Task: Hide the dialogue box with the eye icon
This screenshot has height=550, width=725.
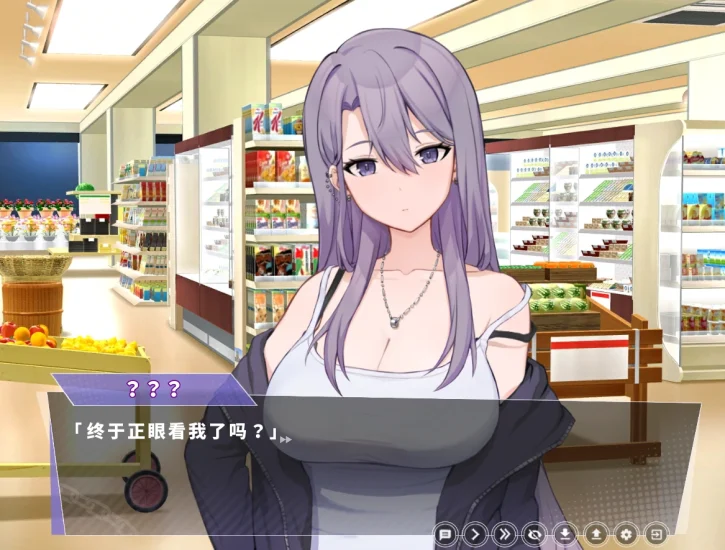Action: coord(535,534)
